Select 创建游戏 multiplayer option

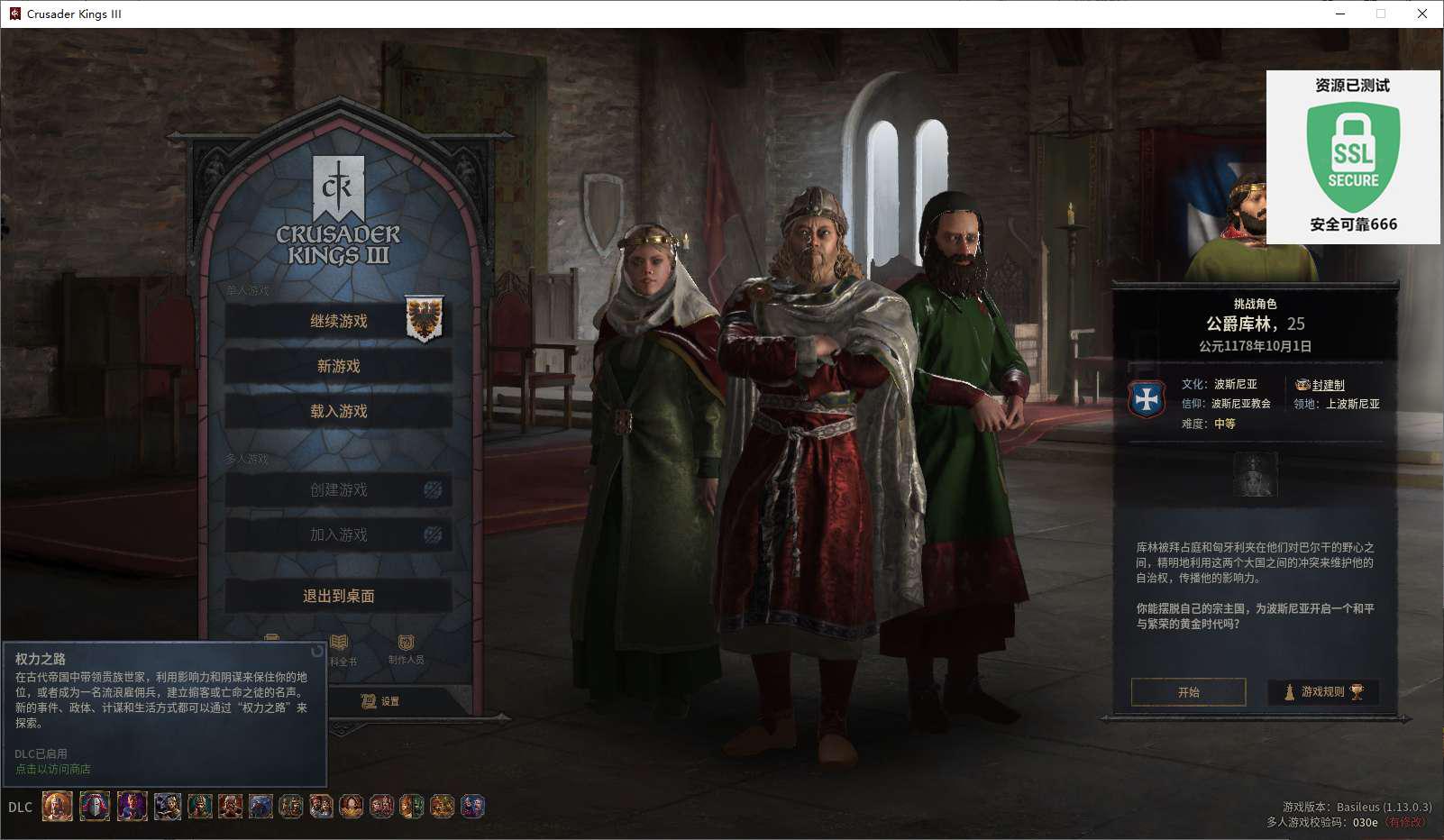coord(338,489)
